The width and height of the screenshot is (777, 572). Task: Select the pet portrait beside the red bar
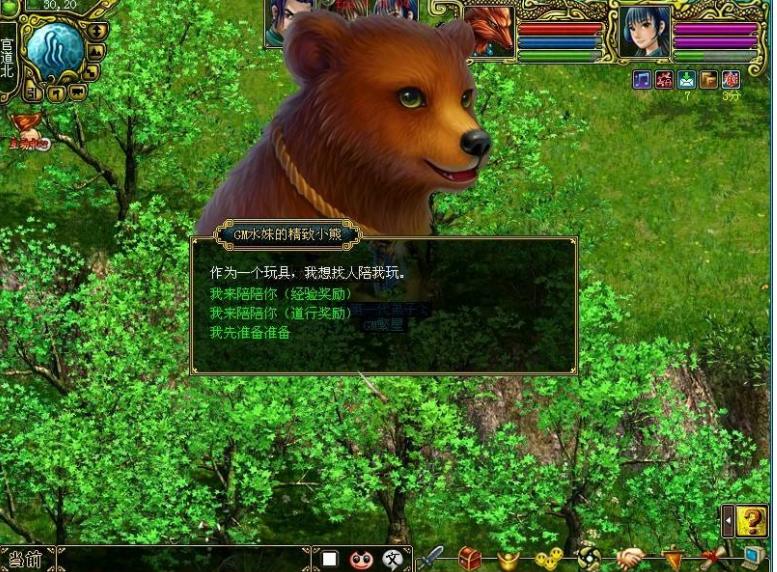click(x=491, y=32)
